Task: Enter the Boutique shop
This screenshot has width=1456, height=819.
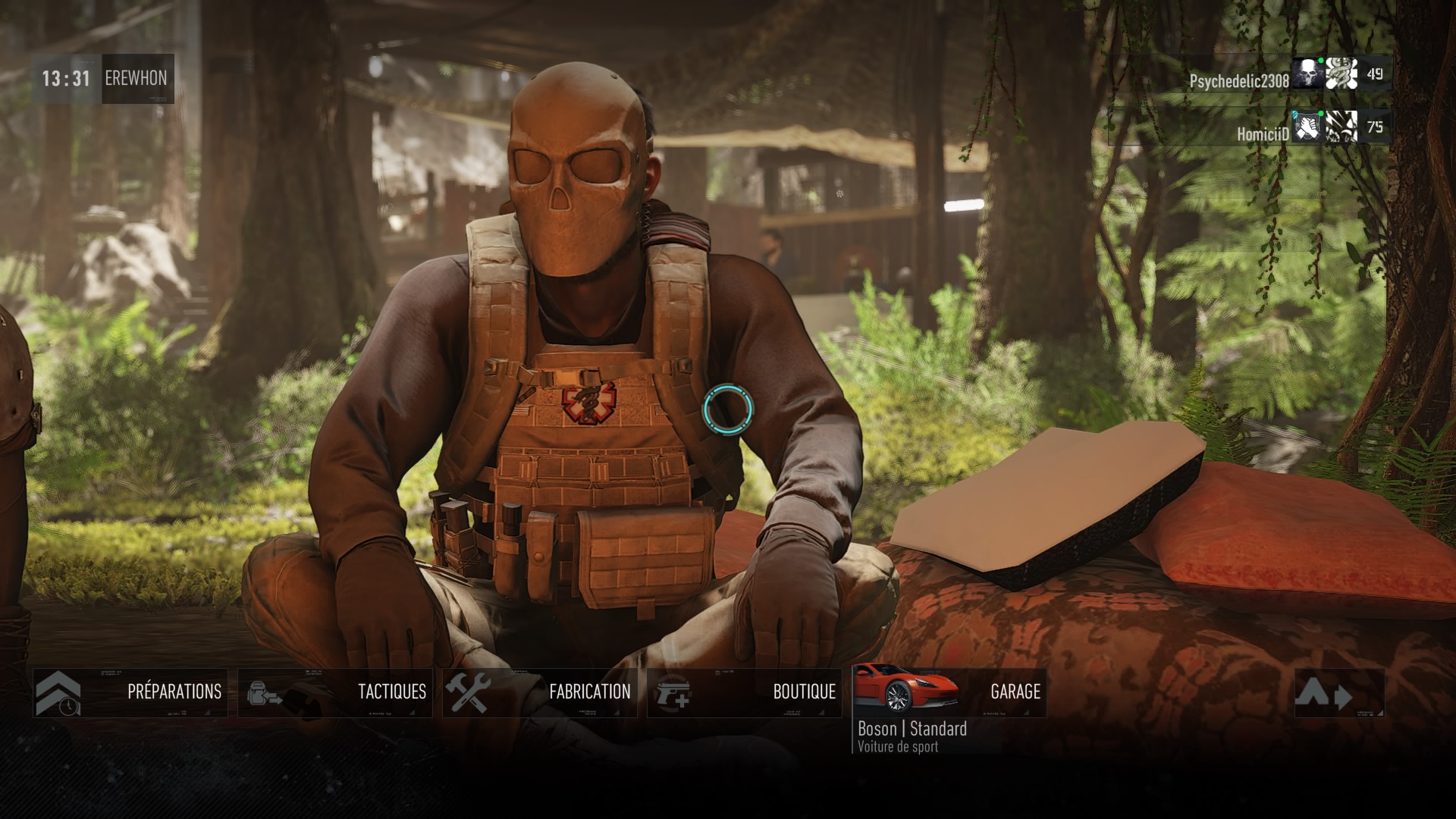Action: point(745,692)
